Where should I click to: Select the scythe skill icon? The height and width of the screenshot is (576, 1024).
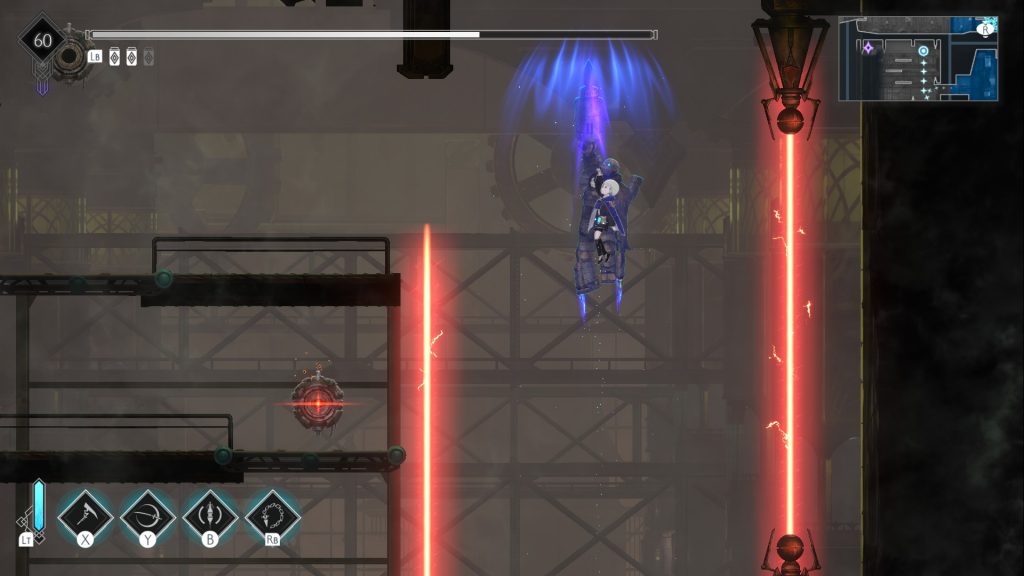(85, 516)
